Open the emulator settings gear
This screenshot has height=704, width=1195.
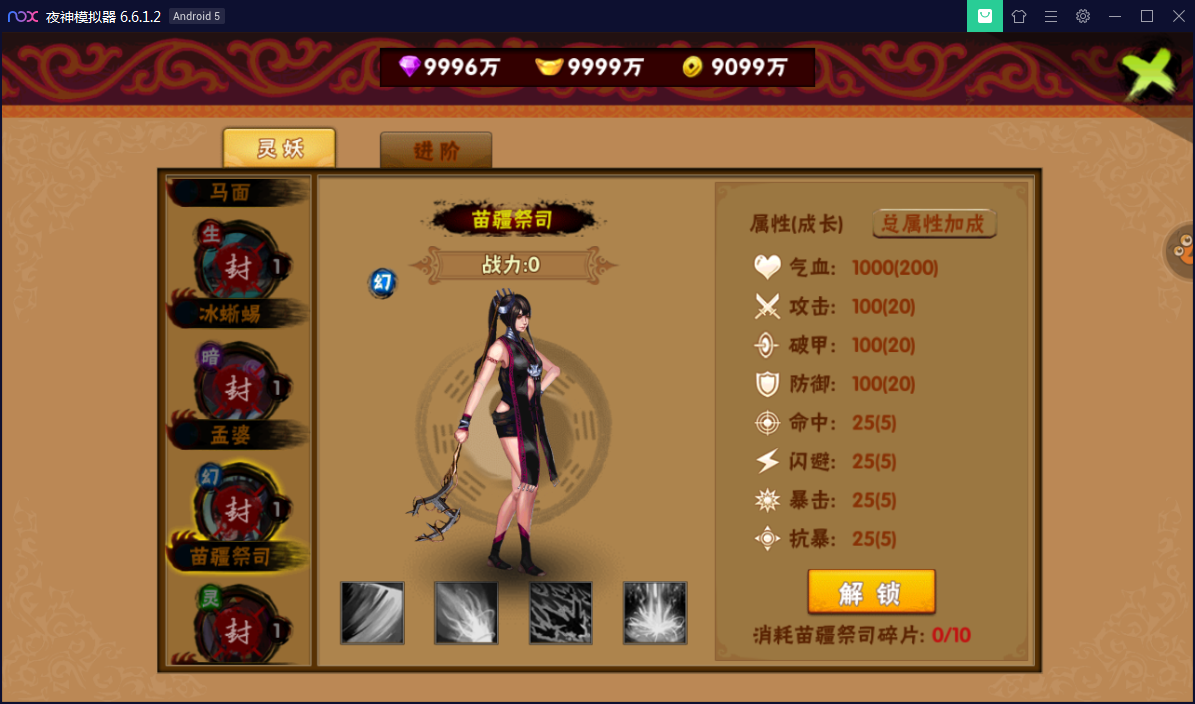1083,16
